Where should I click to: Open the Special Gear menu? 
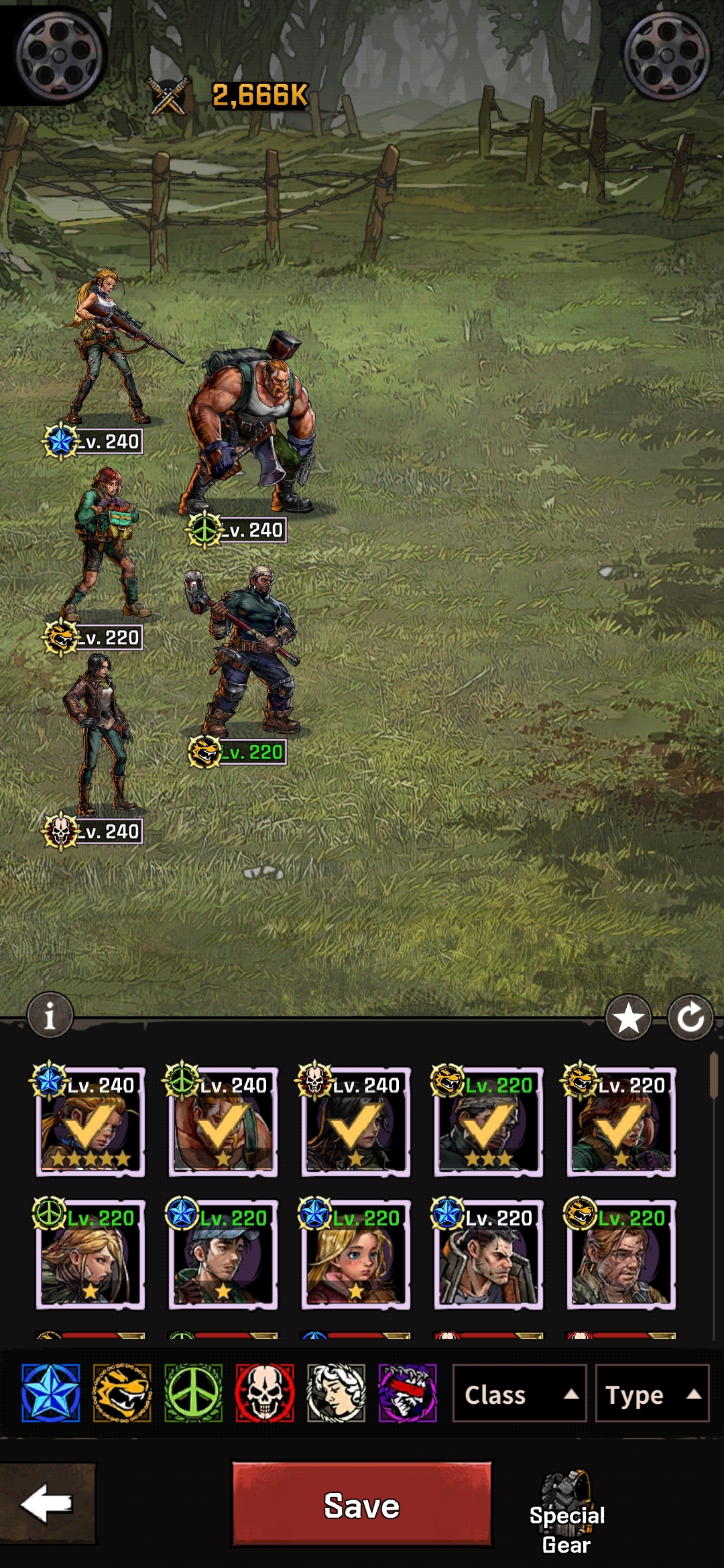567,1512
